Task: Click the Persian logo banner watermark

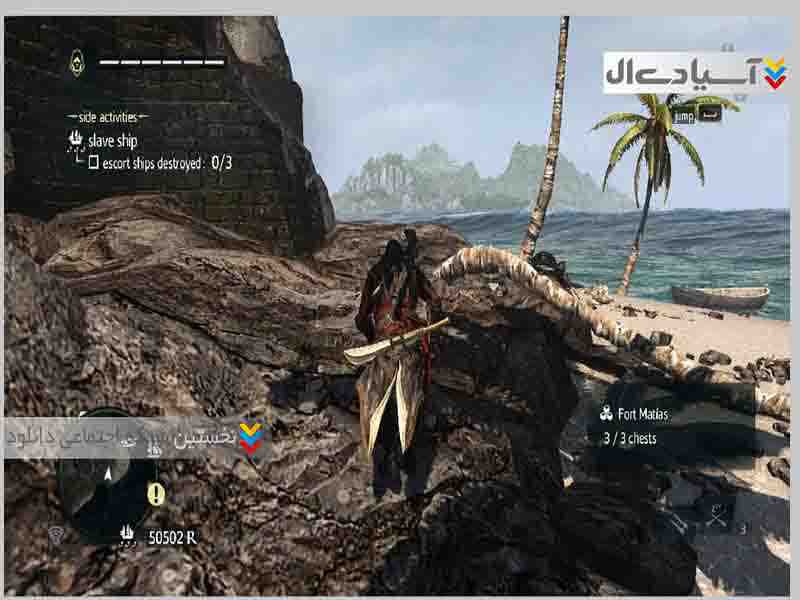Action: [695, 73]
